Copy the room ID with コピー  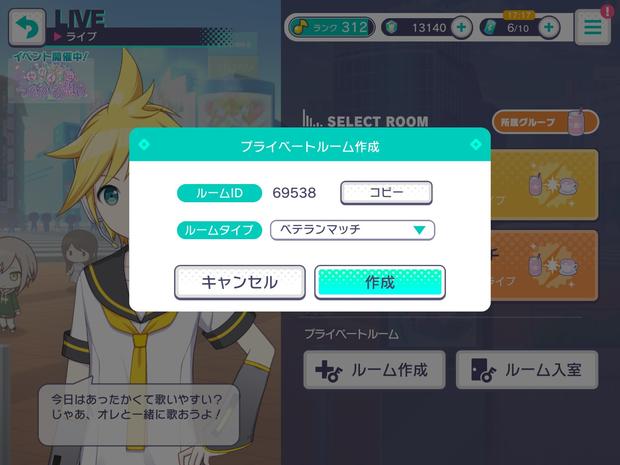click(386, 192)
